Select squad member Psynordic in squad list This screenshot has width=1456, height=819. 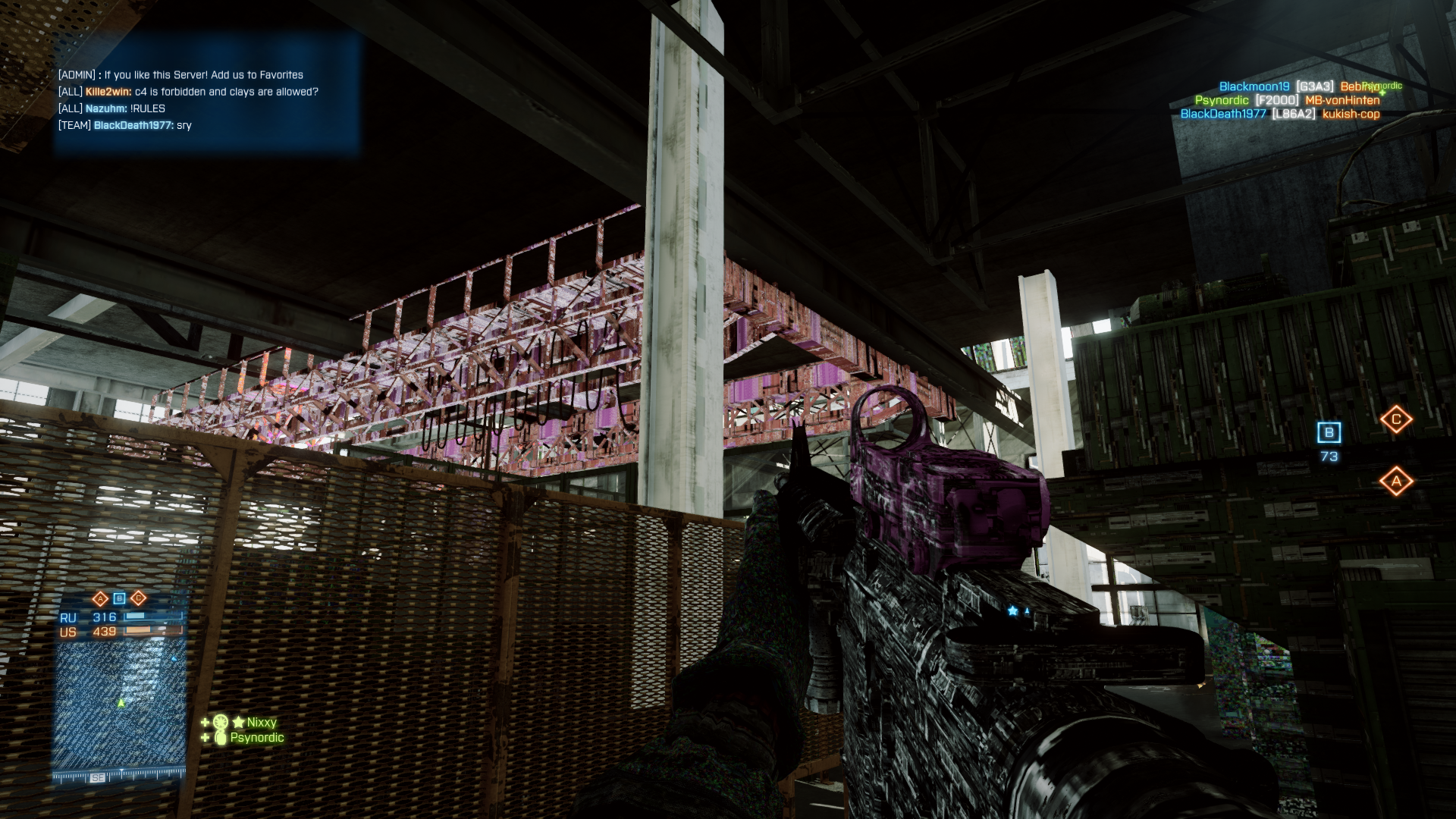pos(256,737)
